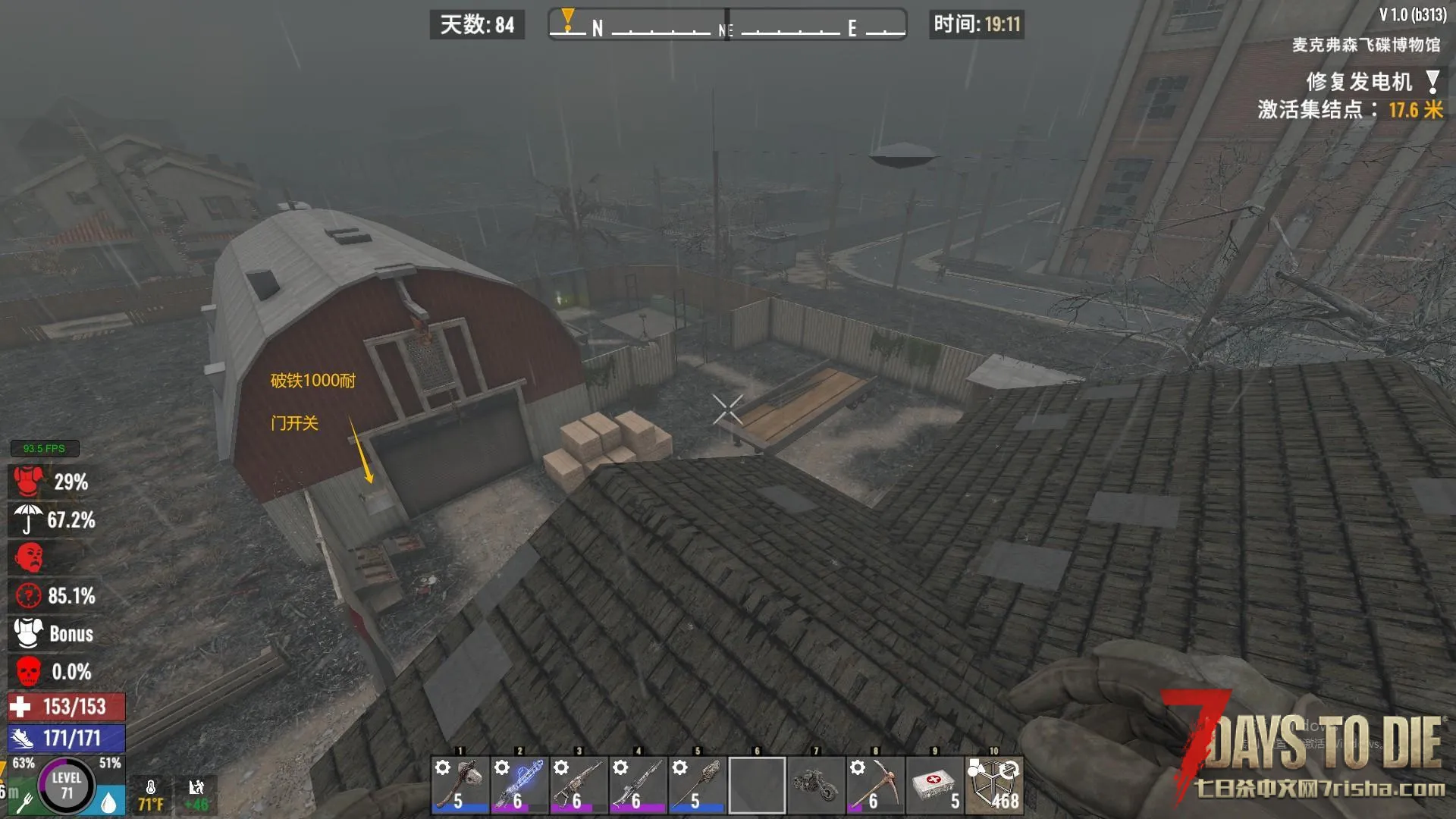Click the red skull status icon

coord(29,671)
